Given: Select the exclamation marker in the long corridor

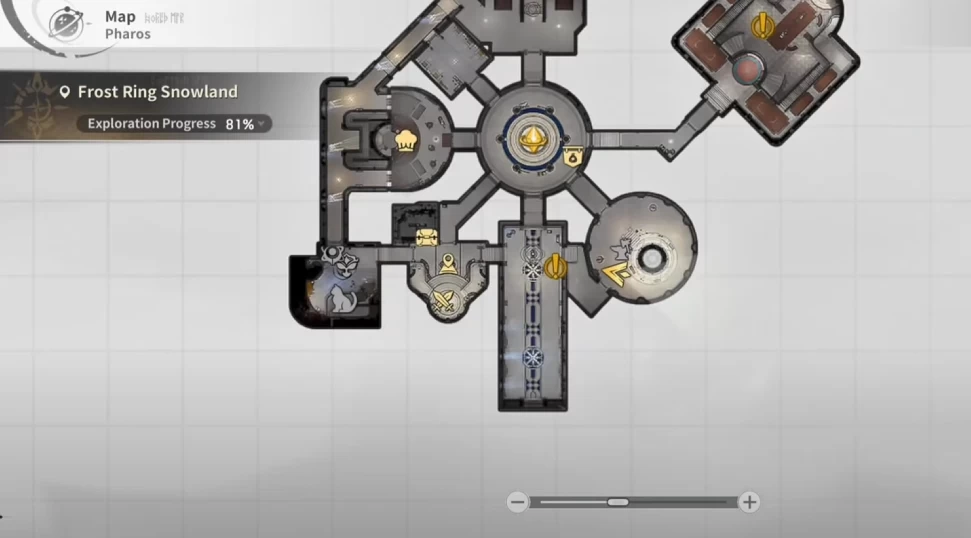Looking at the screenshot, I should 556,266.
